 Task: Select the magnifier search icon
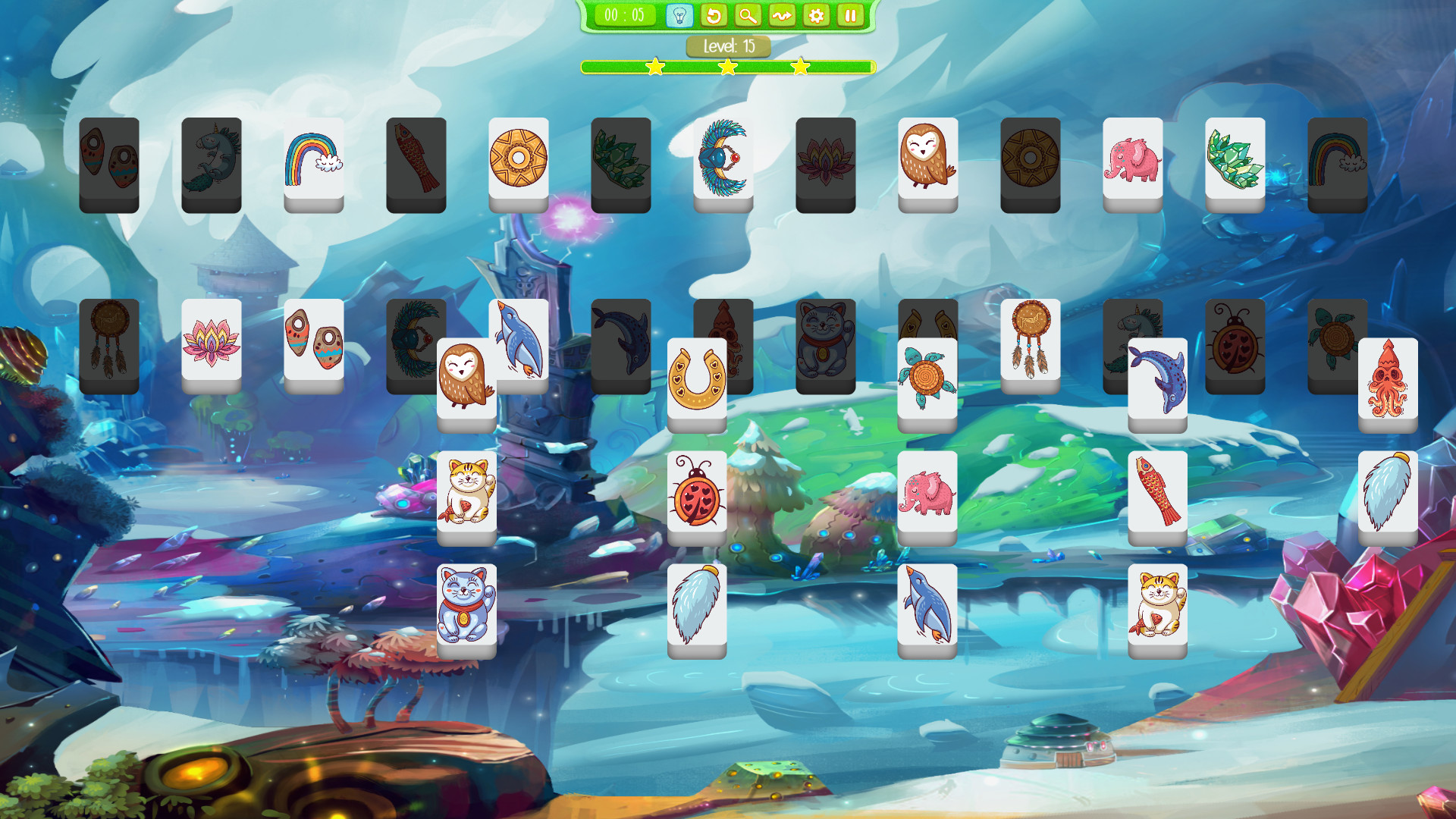click(x=748, y=14)
